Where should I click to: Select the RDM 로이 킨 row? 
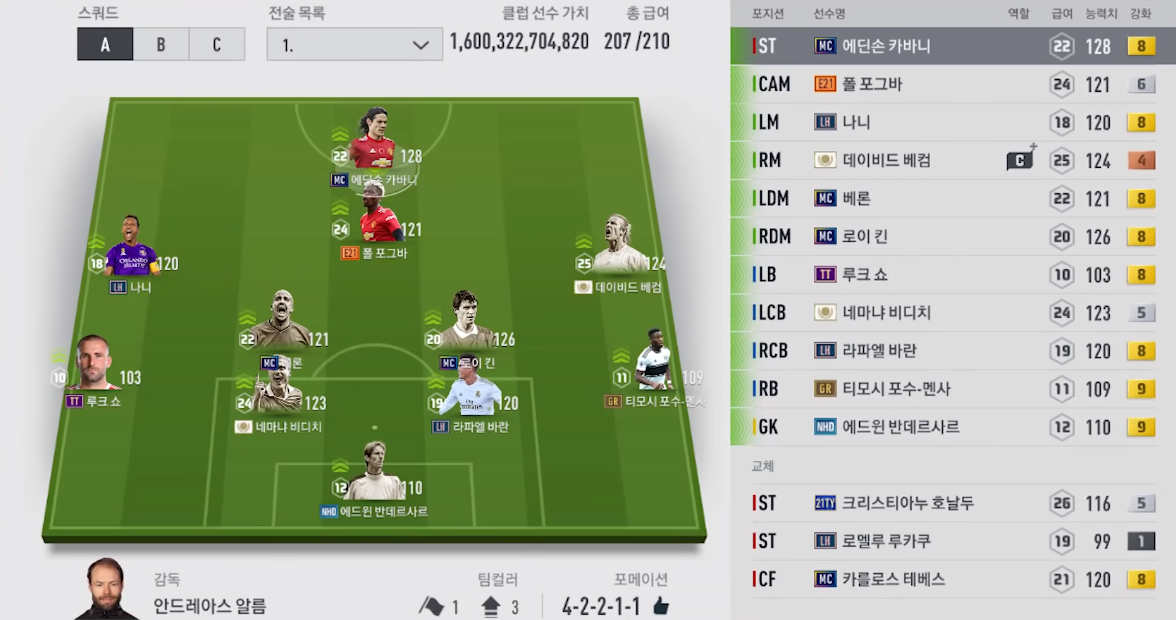coord(952,236)
